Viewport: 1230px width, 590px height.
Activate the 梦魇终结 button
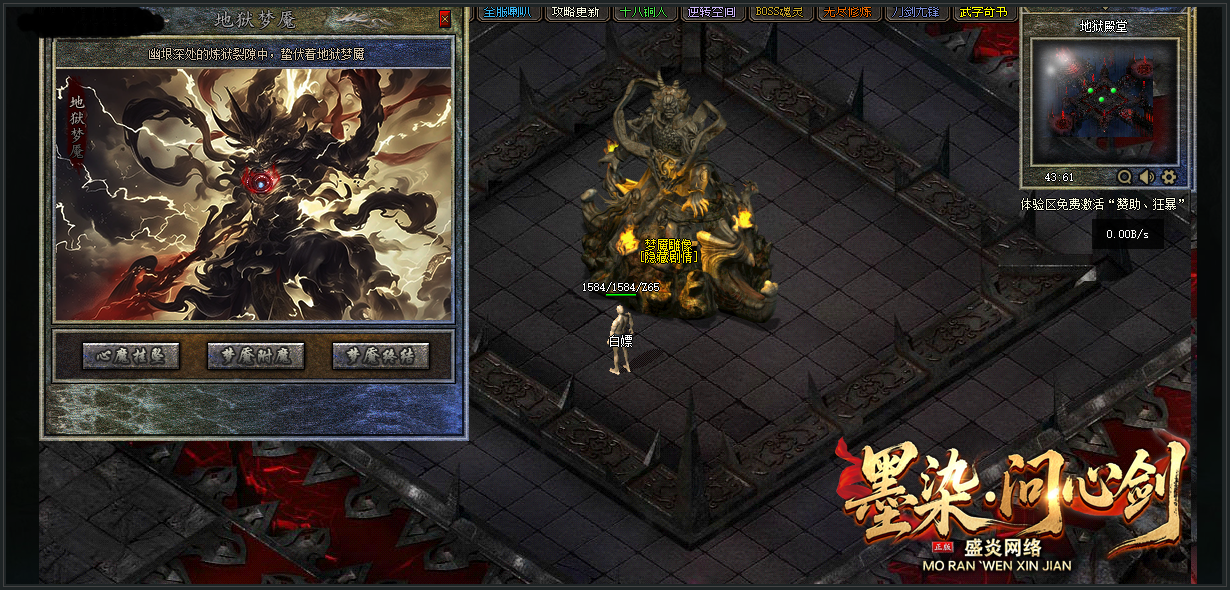point(380,356)
